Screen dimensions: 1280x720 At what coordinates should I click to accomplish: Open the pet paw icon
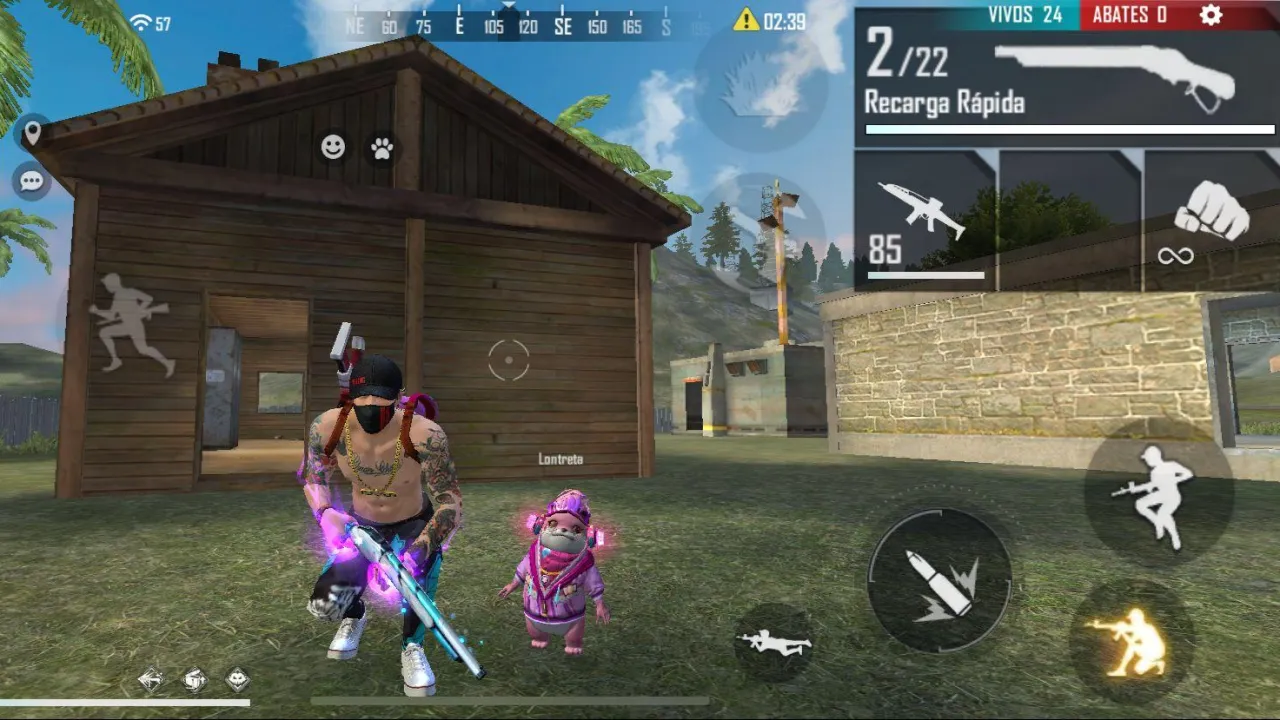(x=383, y=147)
